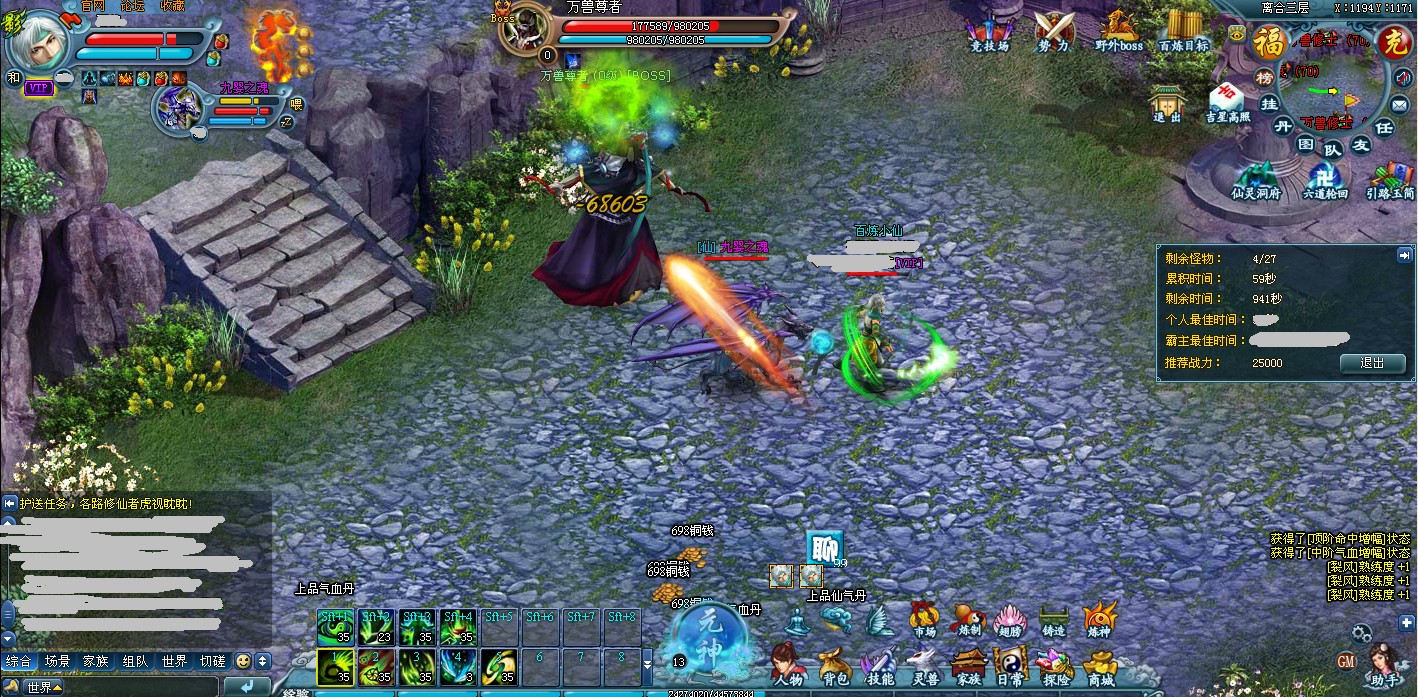Open the 铸造 forging menu
This screenshot has width=1418, height=697.
click(x=1053, y=620)
